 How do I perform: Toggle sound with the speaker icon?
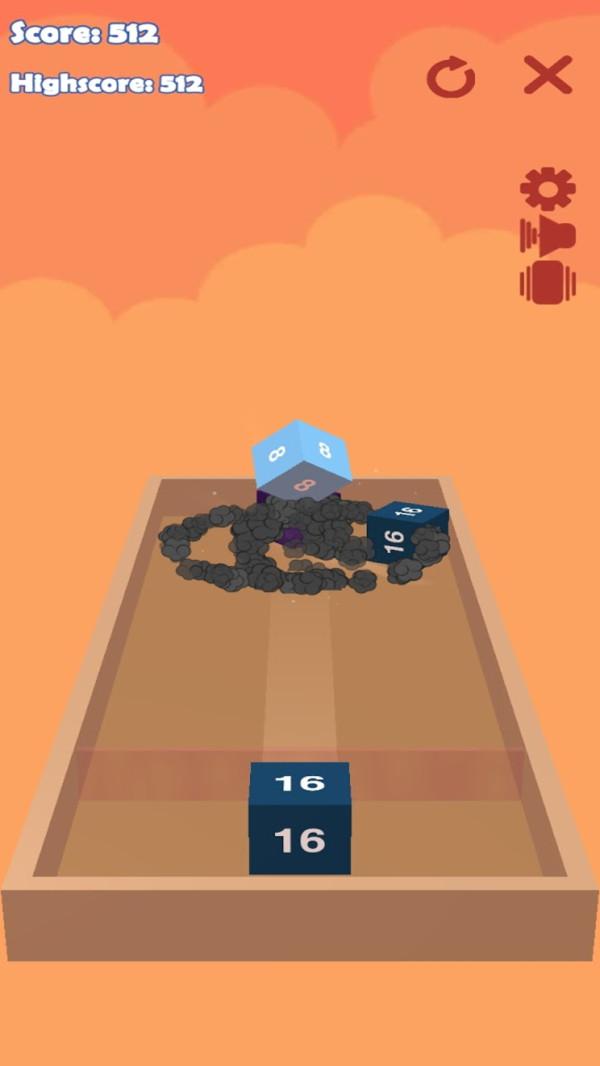coord(547,235)
